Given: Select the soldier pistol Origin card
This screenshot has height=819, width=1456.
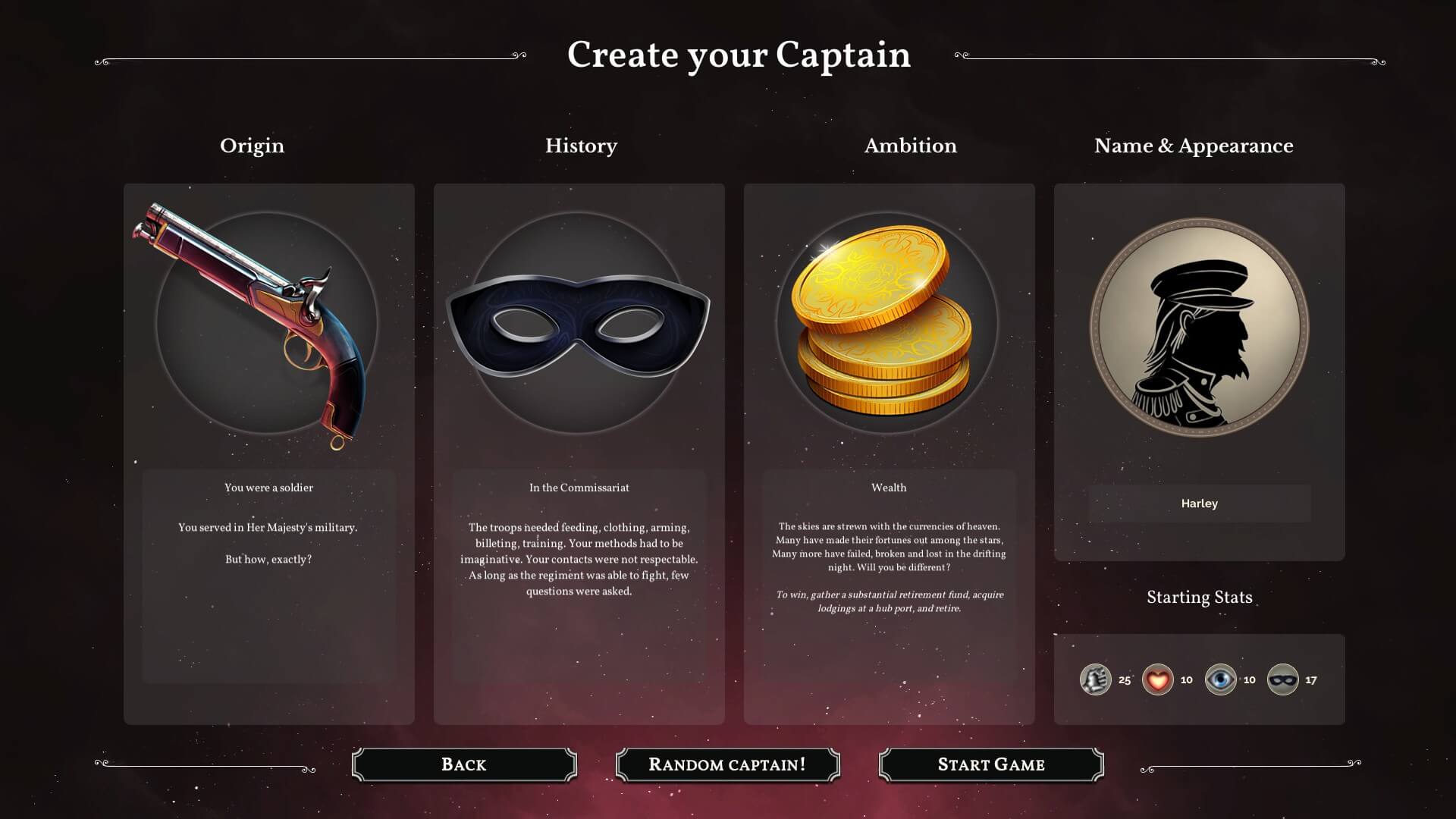Looking at the screenshot, I should (268, 325).
